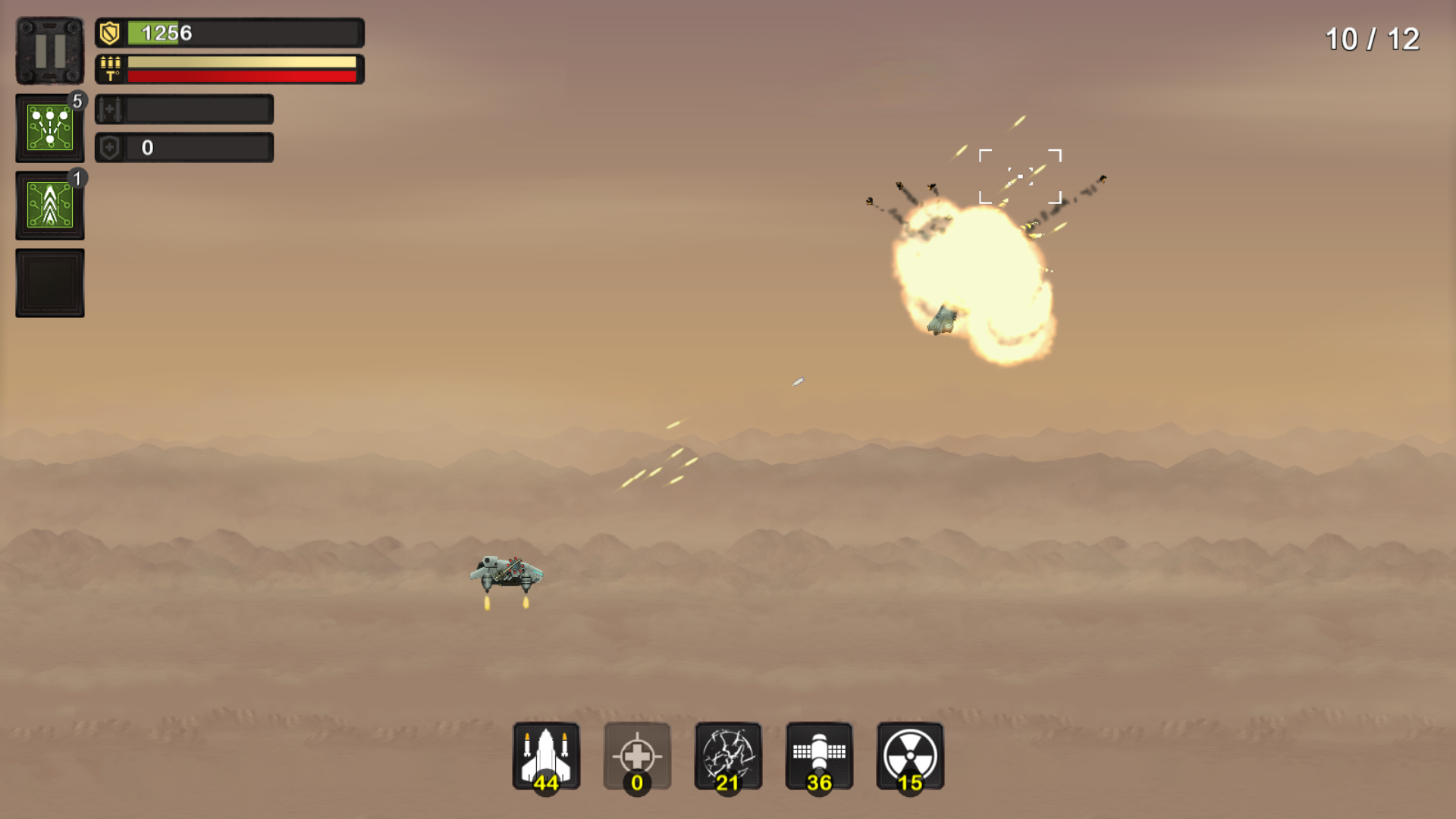1456x819 pixels.
Task: Deploy the satellite strike ability showing 36
Action: click(819, 757)
